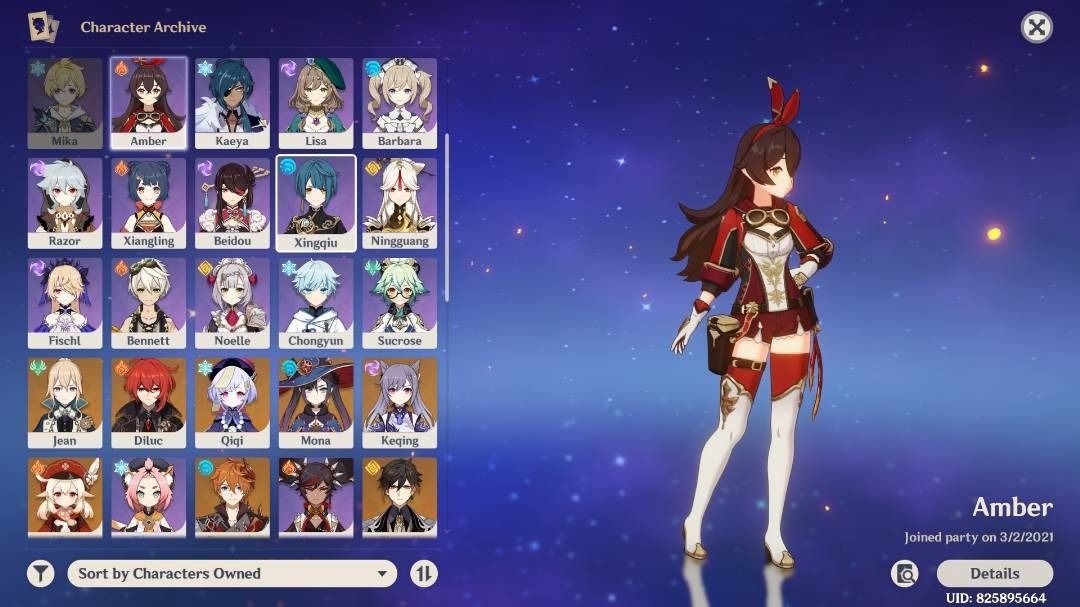Close the Character Archive screen
Image resolution: width=1080 pixels, height=607 pixels.
click(1036, 27)
